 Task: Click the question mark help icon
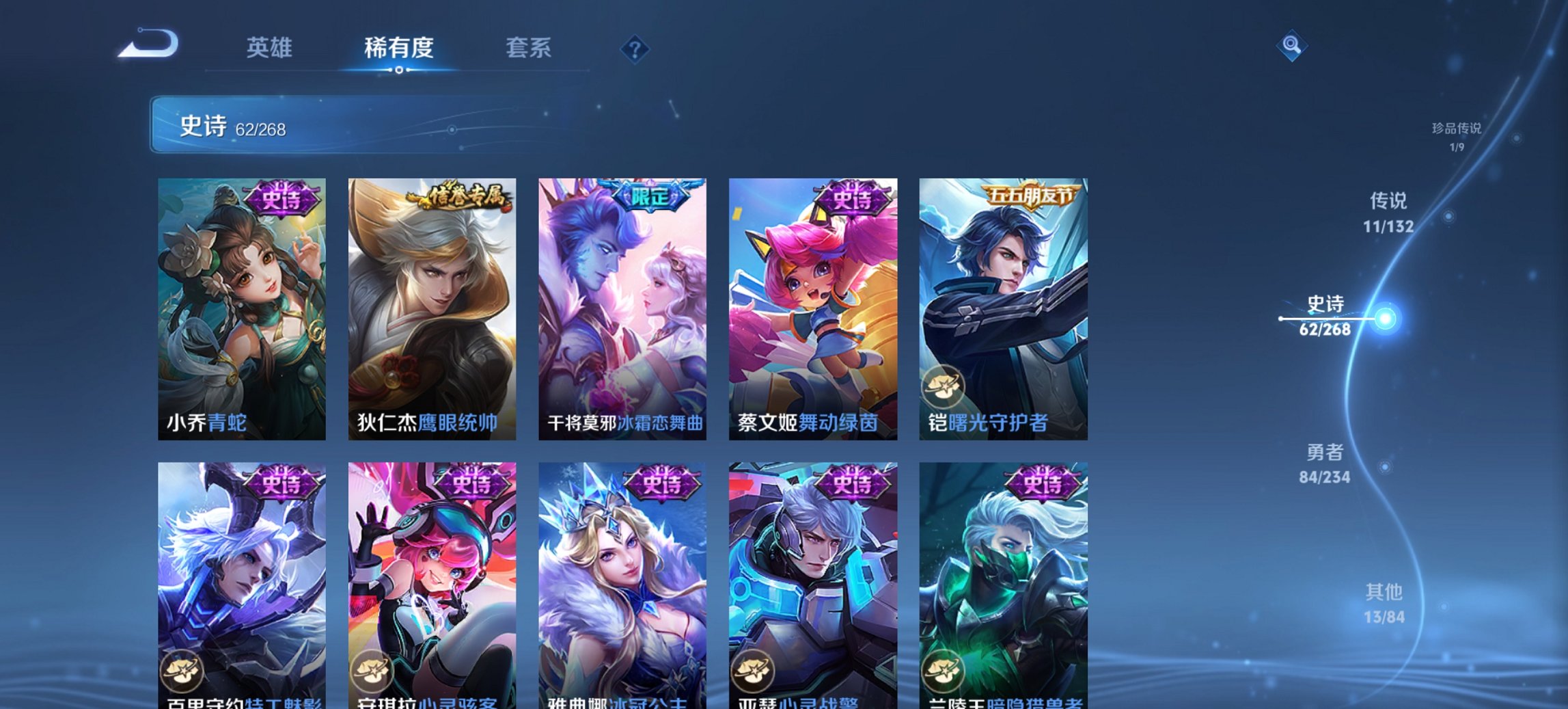pyautogui.click(x=635, y=48)
